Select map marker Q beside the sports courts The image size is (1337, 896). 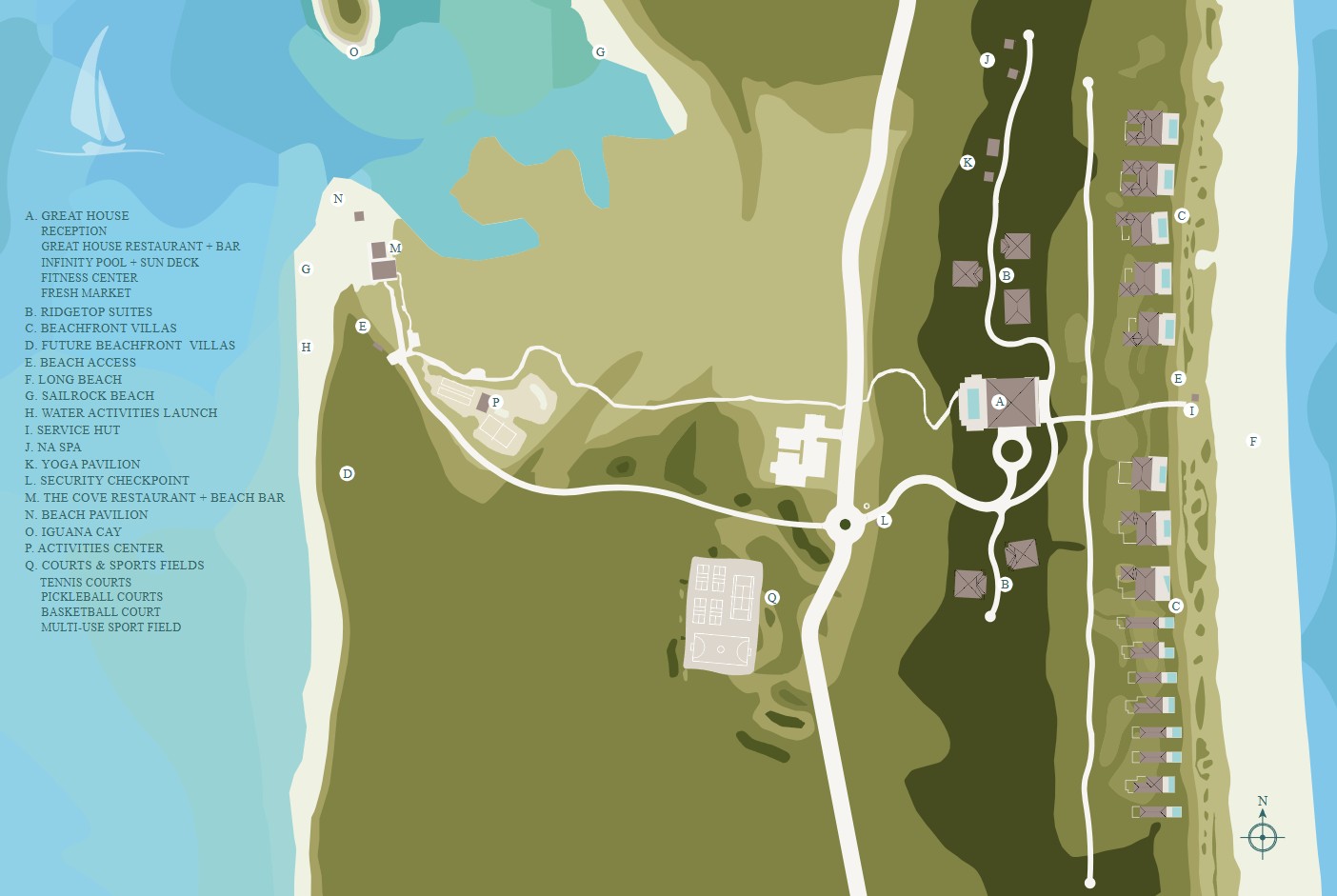772,598
